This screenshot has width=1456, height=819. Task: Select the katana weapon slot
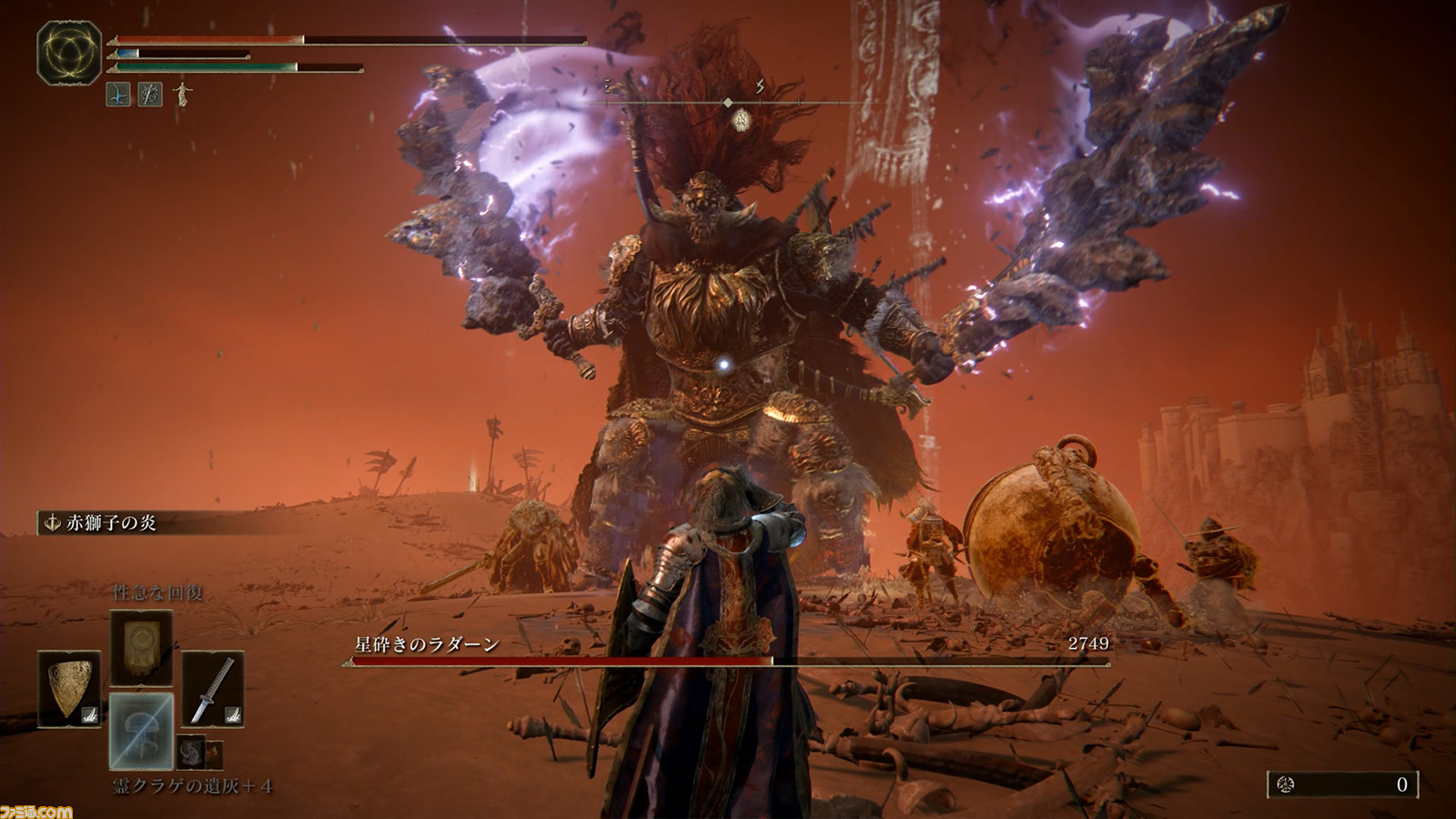(x=212, y=689)
